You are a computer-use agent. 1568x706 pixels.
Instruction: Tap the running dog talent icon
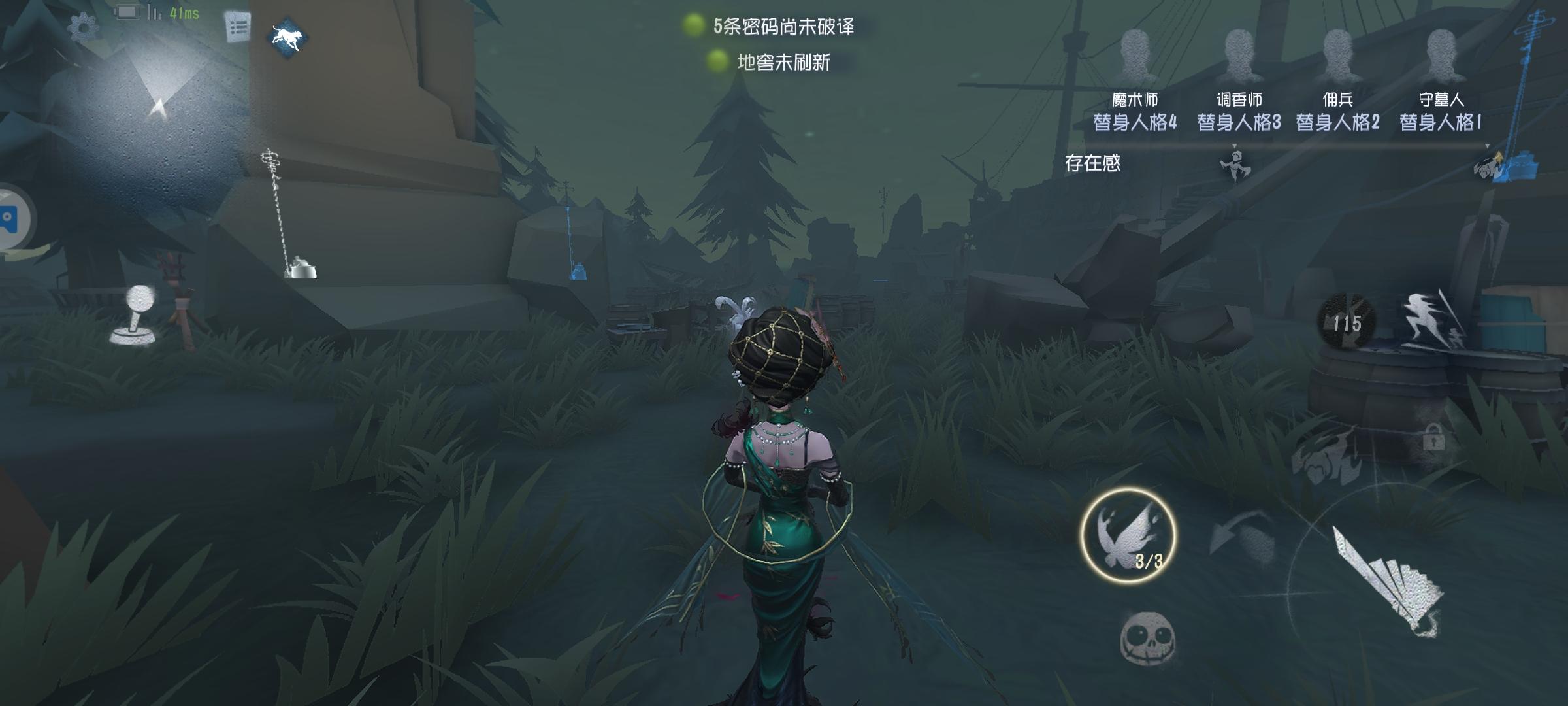[x=289, y=37]
